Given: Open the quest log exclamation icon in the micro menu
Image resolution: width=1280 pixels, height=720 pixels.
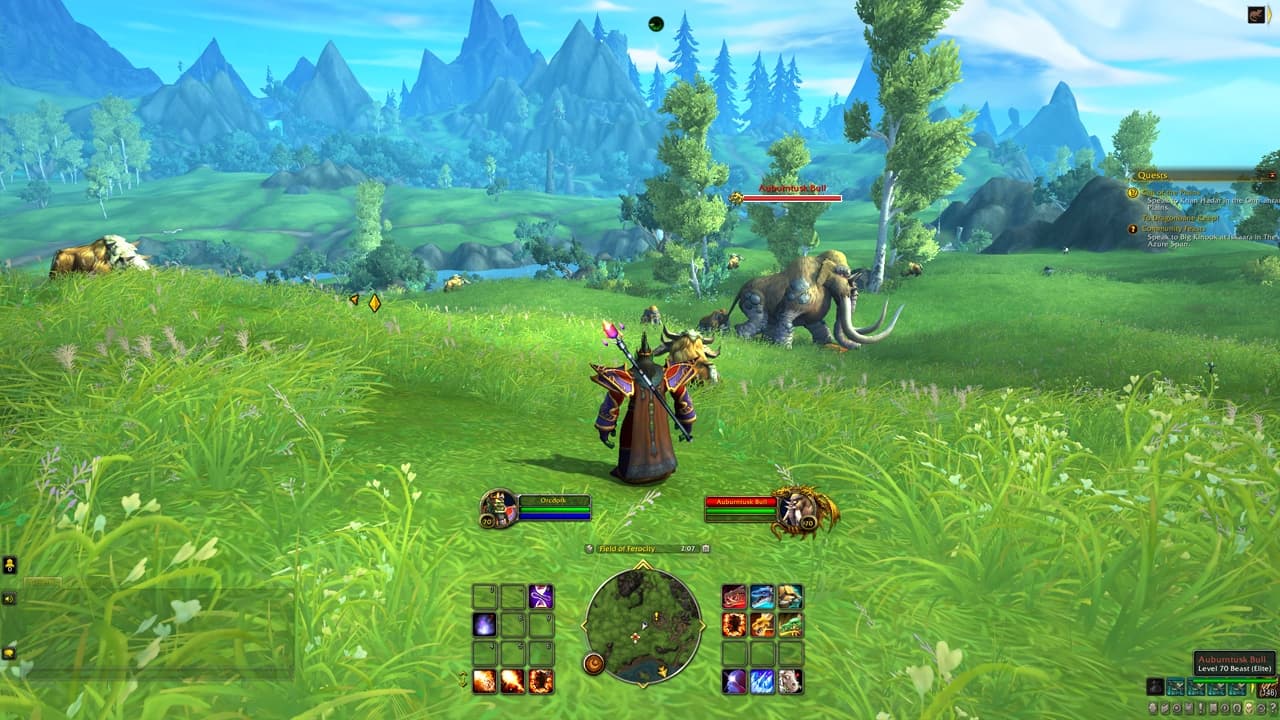Looking at the screenshot, I should click(1201, 708).
